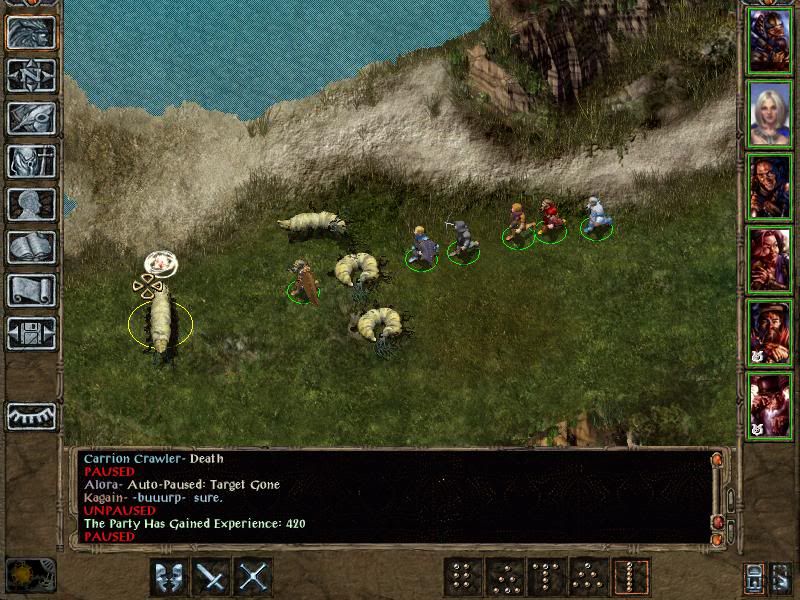Activate the crossed swords button
The image size is (800, 600).
pos(255,576)
